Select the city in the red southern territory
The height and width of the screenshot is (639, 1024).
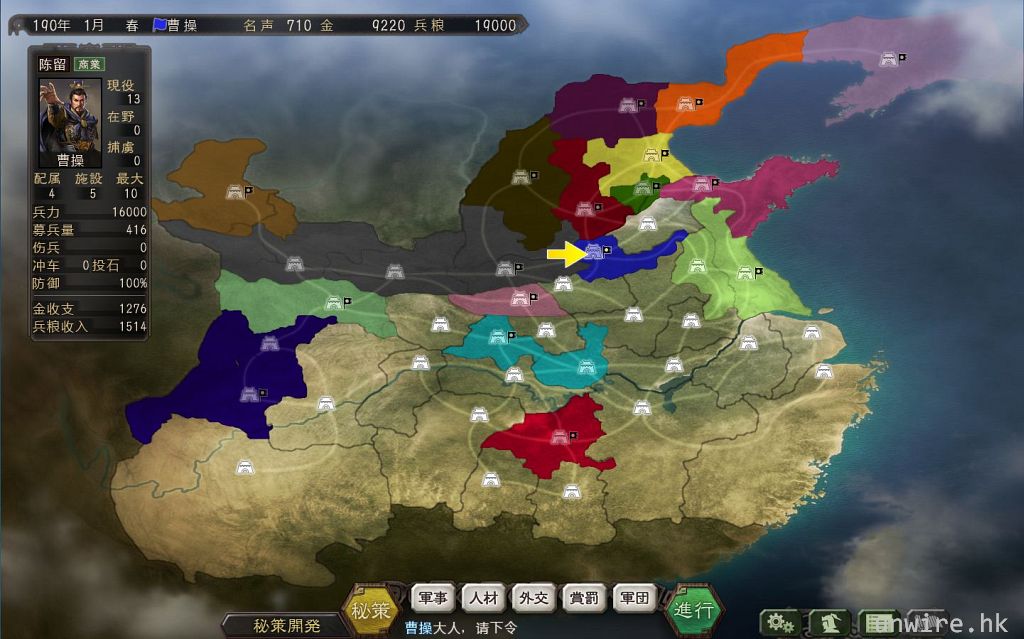(x=558, y=436)
